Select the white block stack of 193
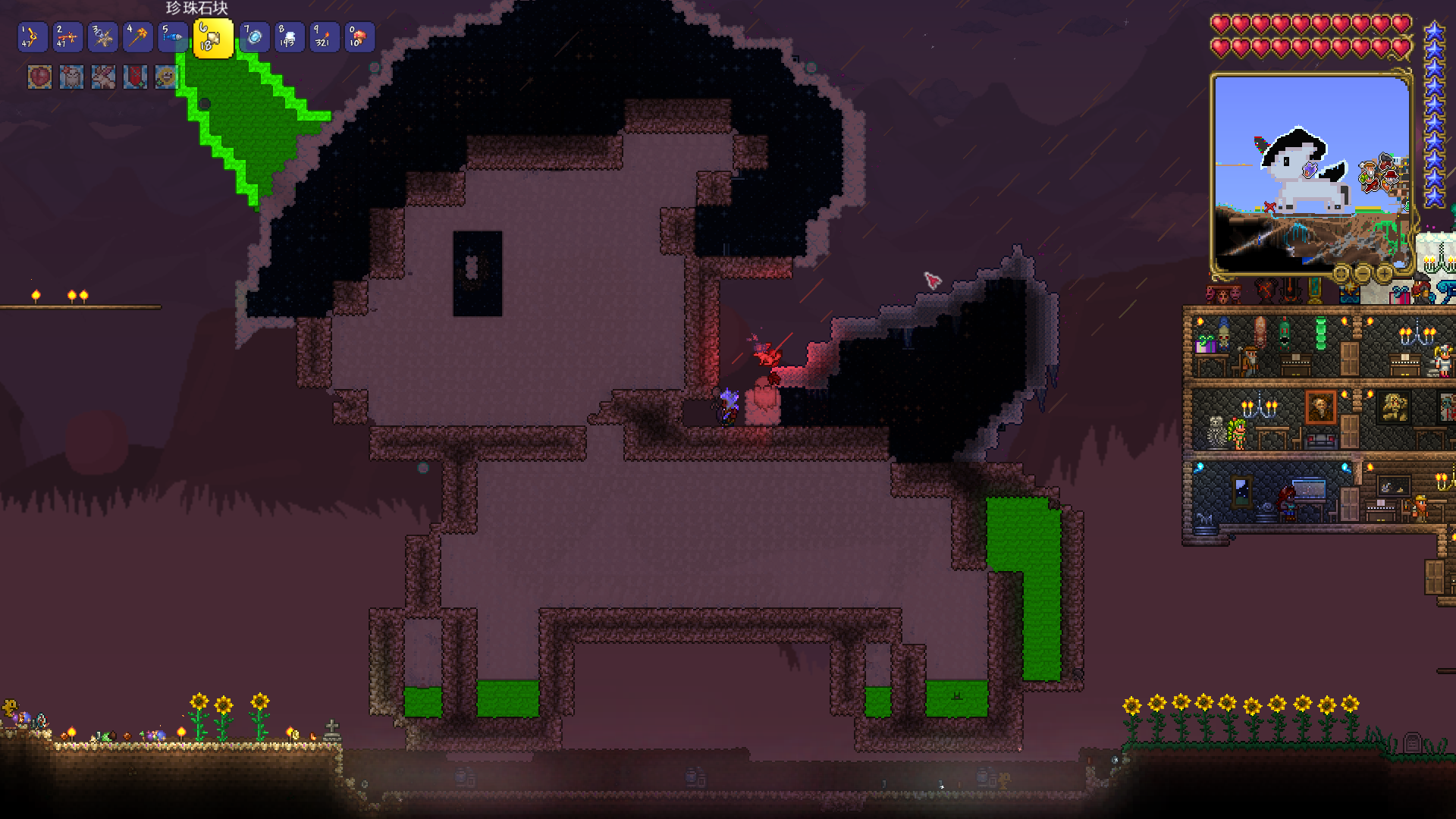1456x819 pixels. (289, 37)
